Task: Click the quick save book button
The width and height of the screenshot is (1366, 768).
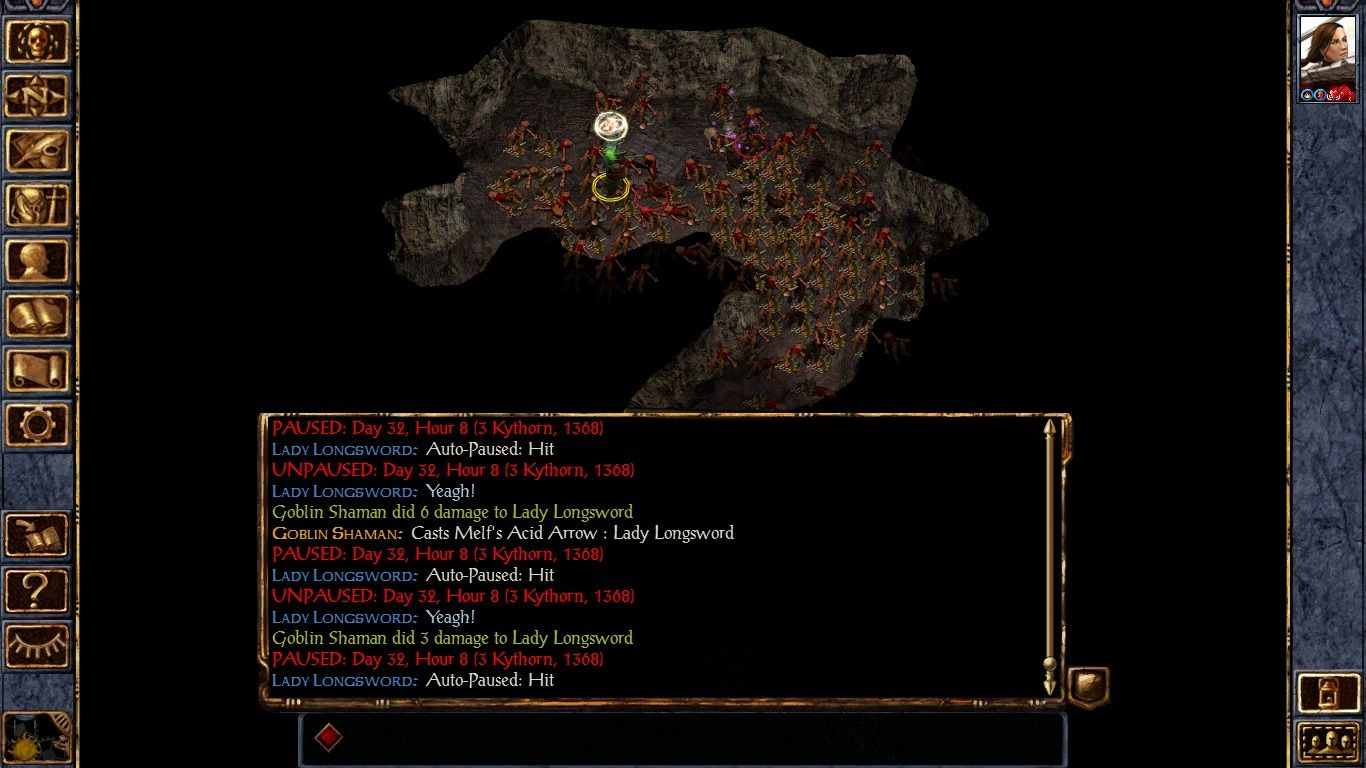Action: (x=37, y=535)
